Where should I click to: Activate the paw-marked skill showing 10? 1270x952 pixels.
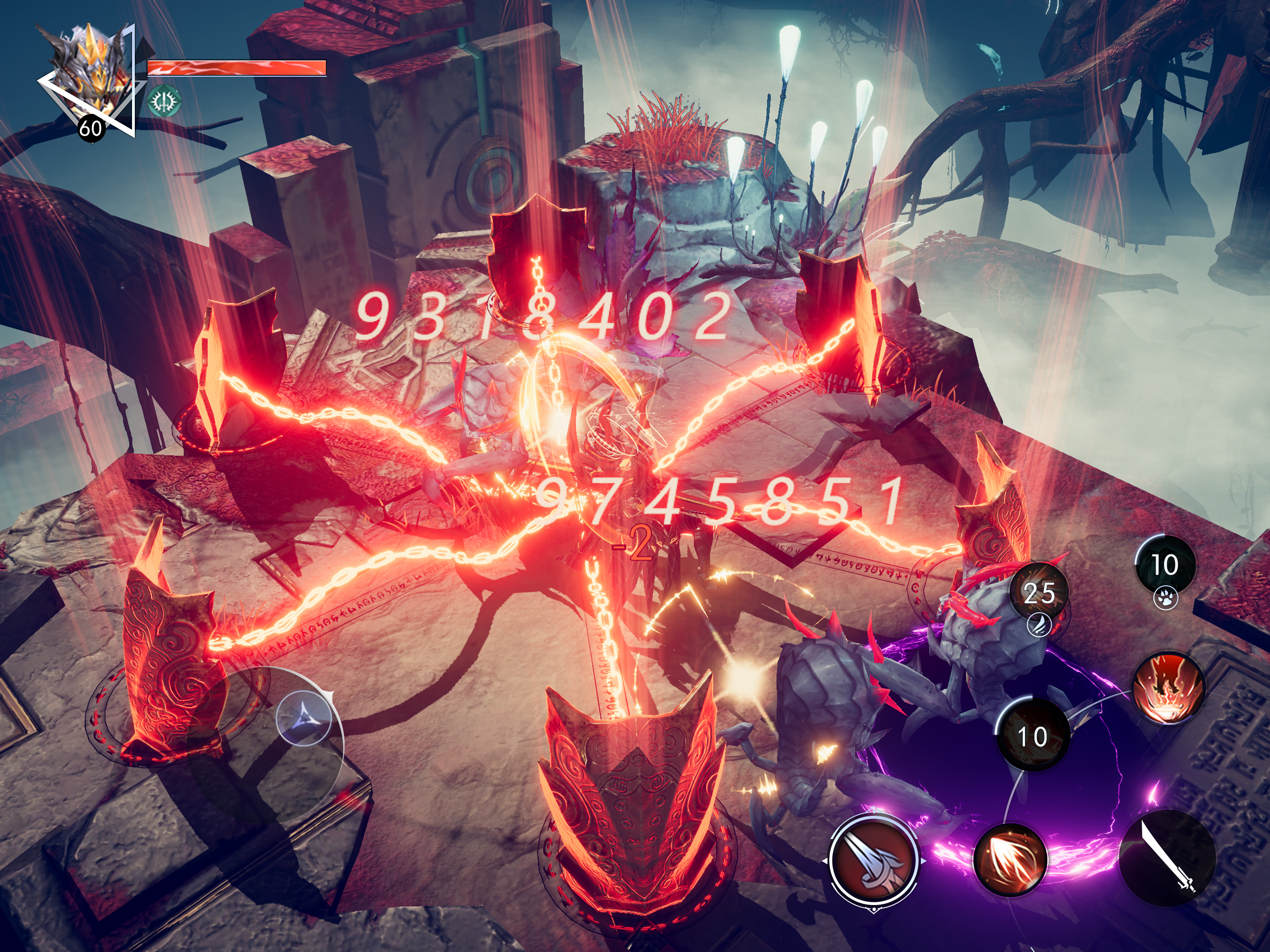[1165, 566]
